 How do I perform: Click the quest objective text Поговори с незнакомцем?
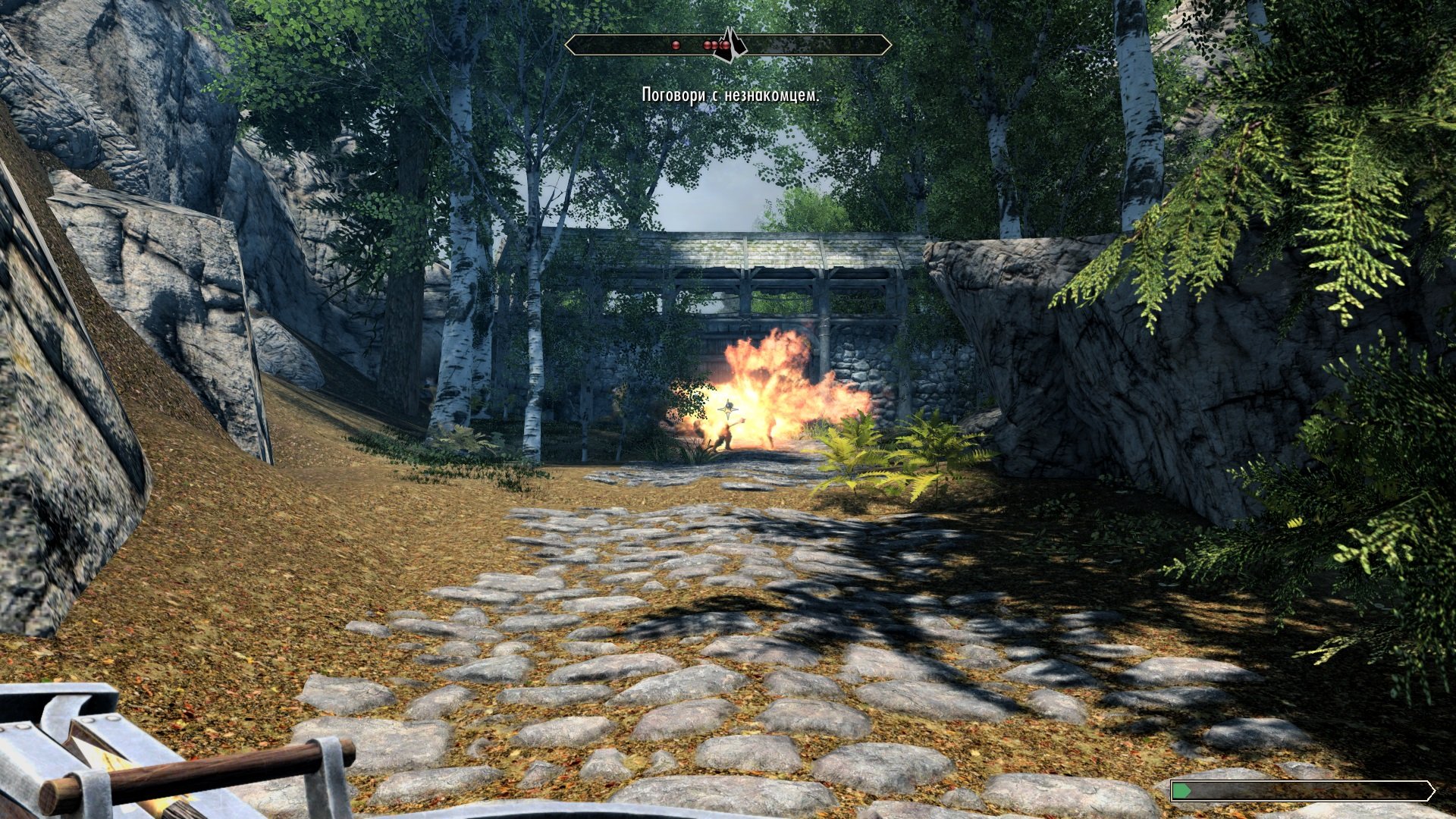pos(730,96)
